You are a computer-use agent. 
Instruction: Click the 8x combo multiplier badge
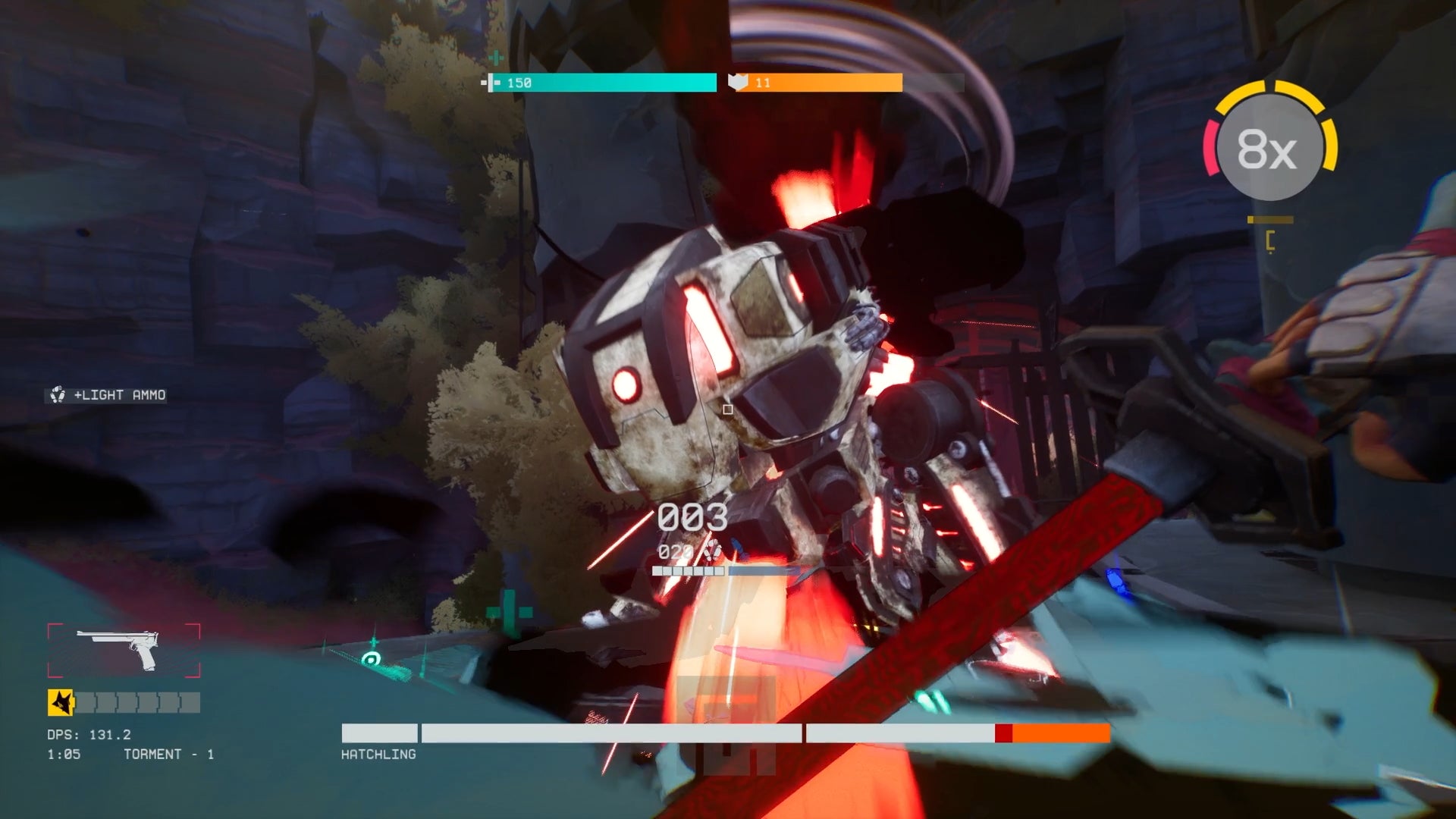pos(1270,149)
